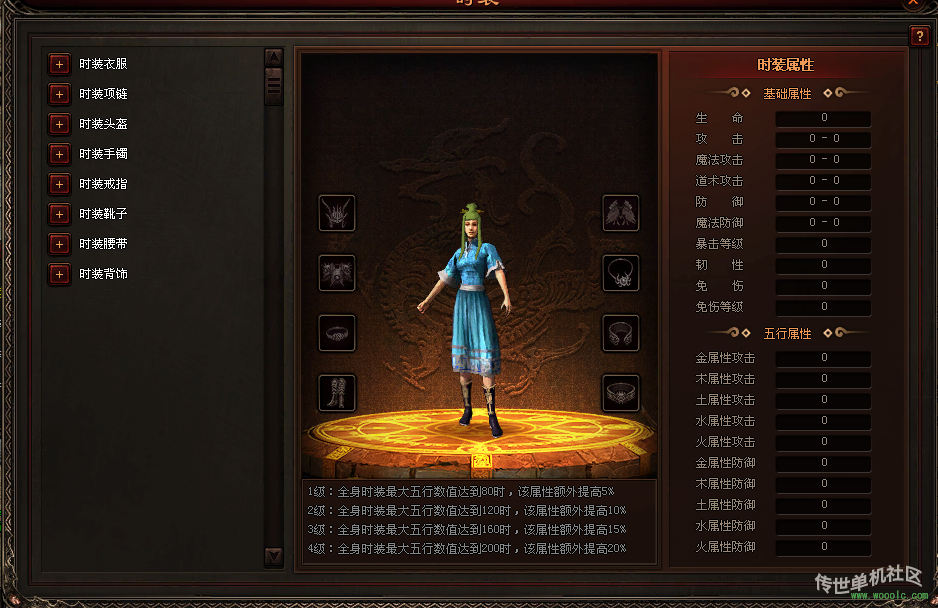Click the red question mark help button
The width and height of the screenshot is (938, 608).
[x=919, y=37]
